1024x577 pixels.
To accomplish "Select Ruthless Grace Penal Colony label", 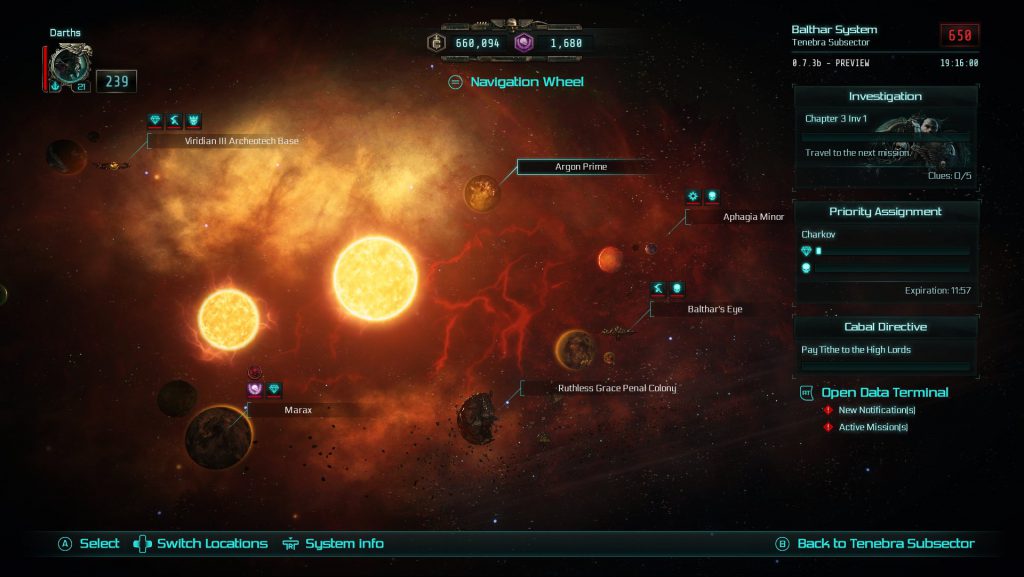I will coord(616,388).
